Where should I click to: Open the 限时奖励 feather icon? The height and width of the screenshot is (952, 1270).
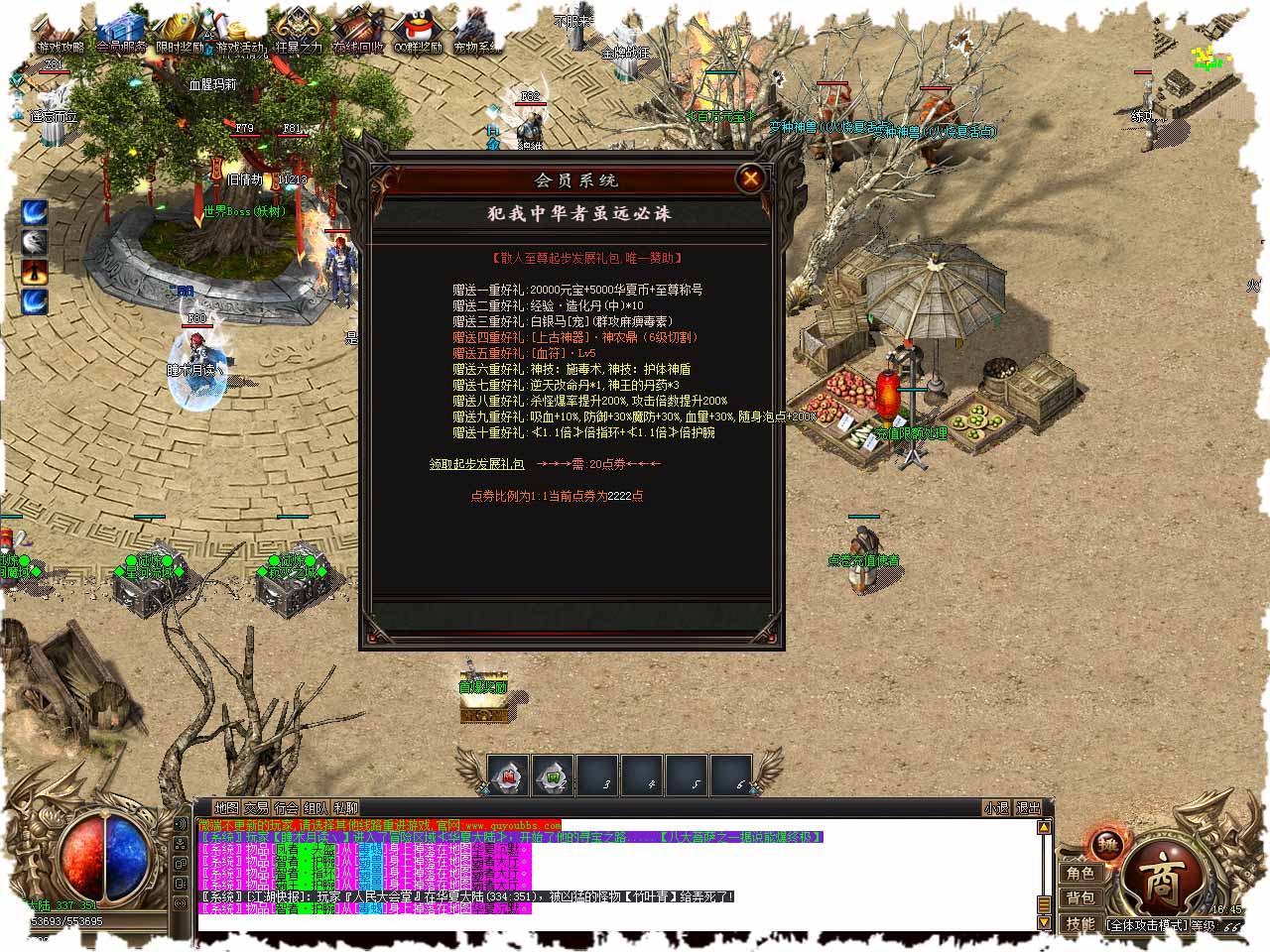(181, 32)
